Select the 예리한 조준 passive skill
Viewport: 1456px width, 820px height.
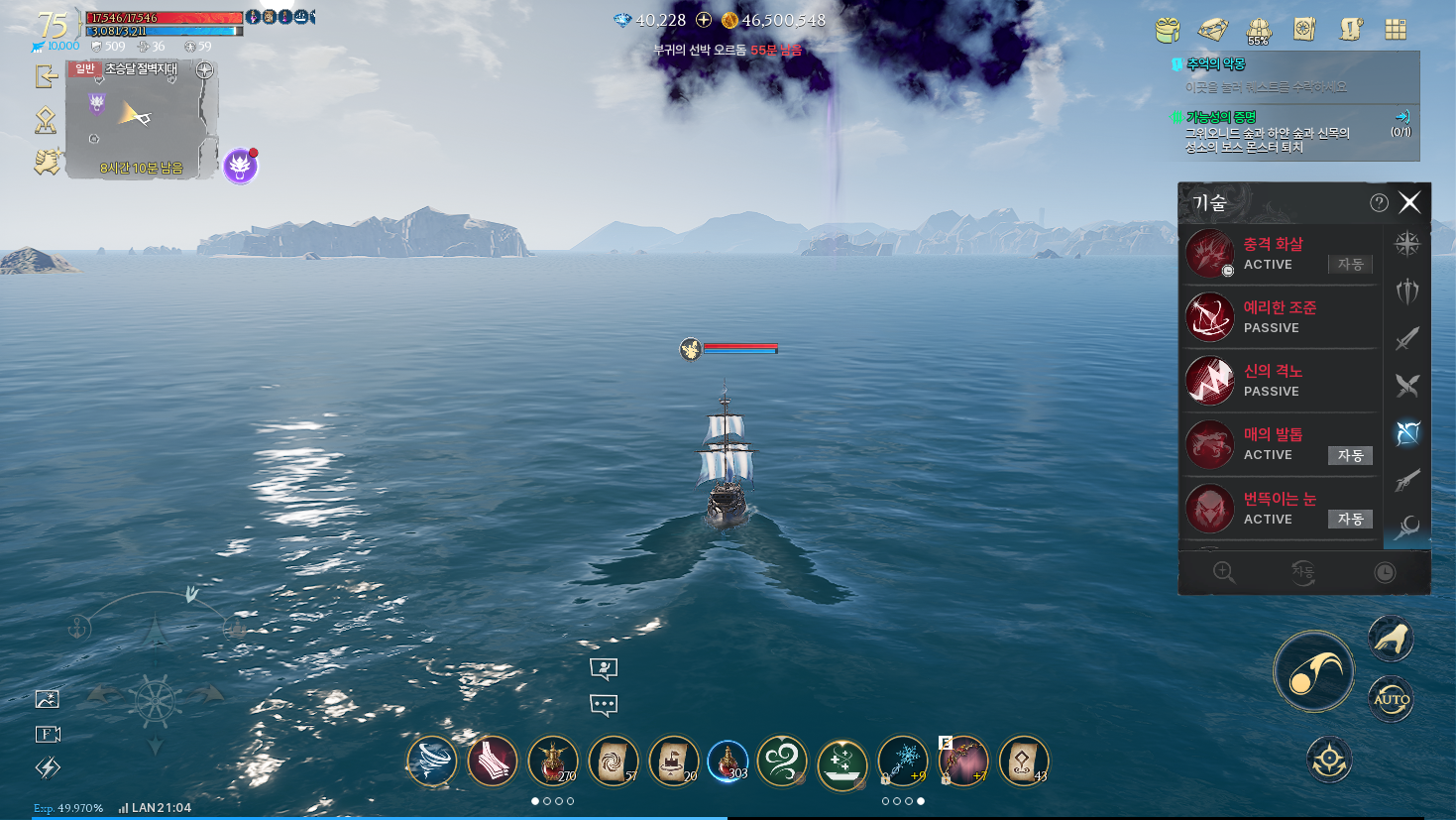[1279, 317]
